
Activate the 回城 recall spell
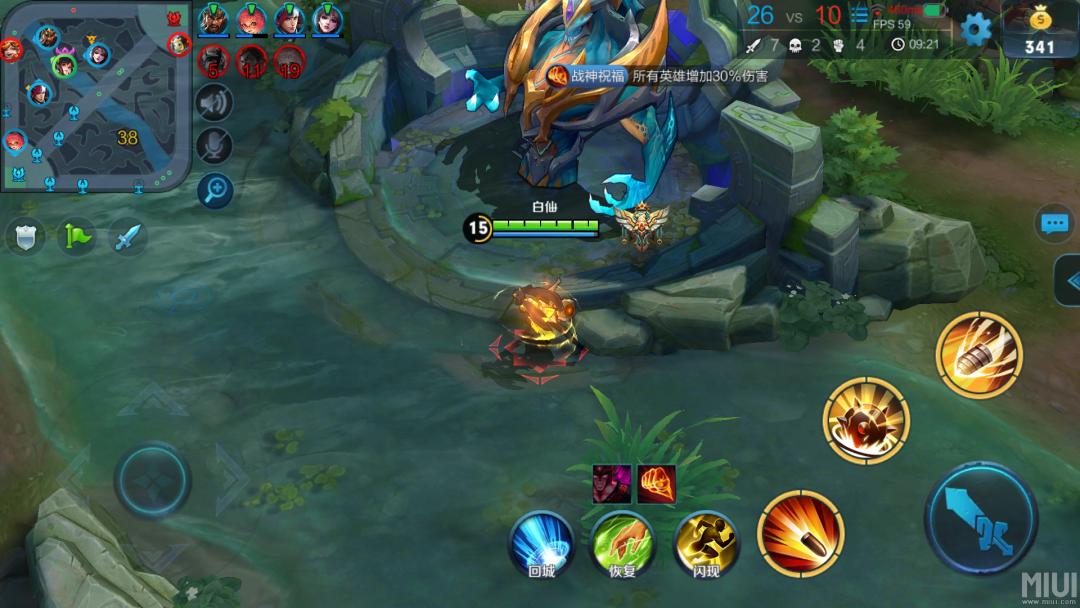[x=541, y=544]
